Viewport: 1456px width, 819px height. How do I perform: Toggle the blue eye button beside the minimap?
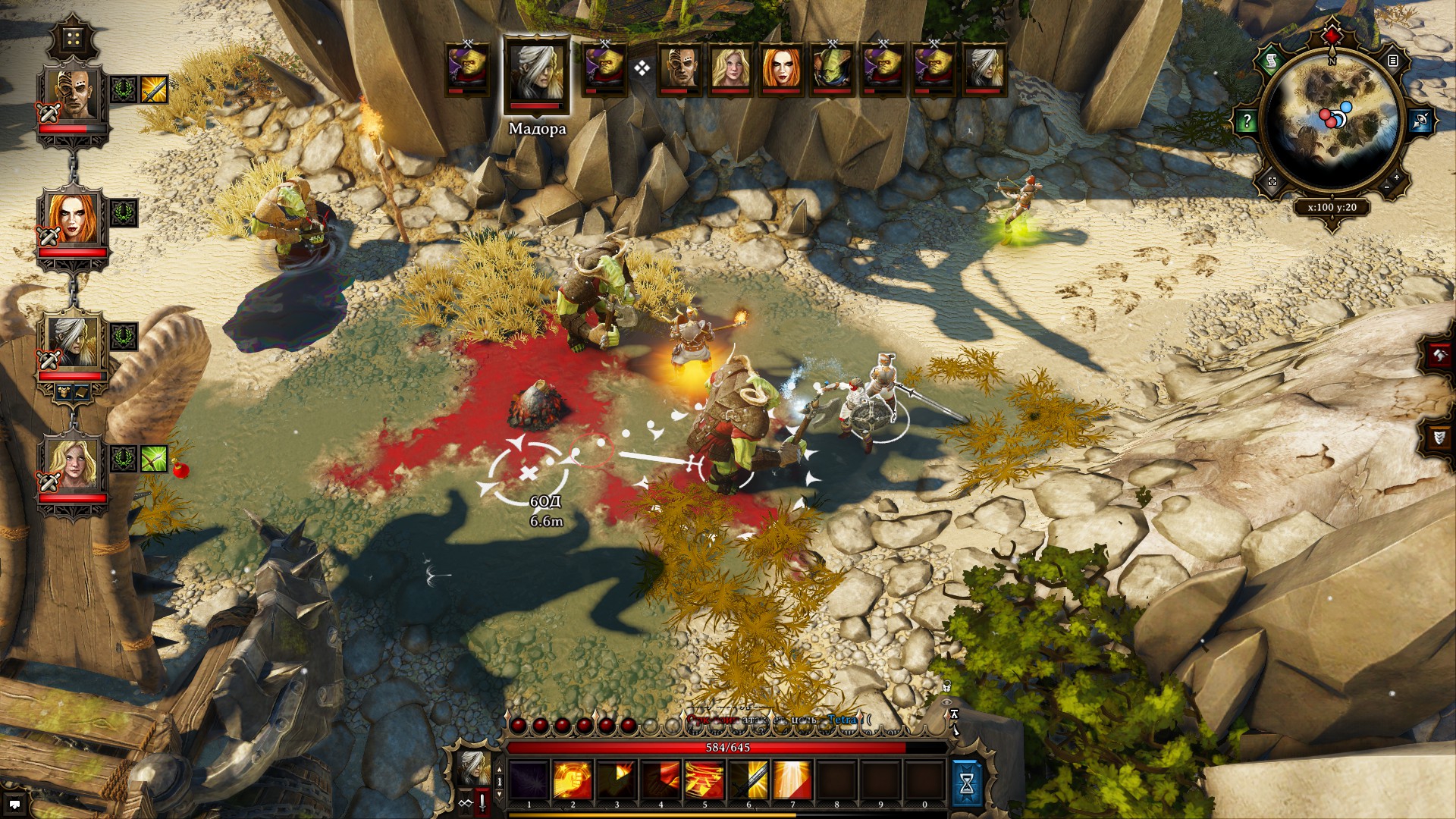[x=1420, y=121]
